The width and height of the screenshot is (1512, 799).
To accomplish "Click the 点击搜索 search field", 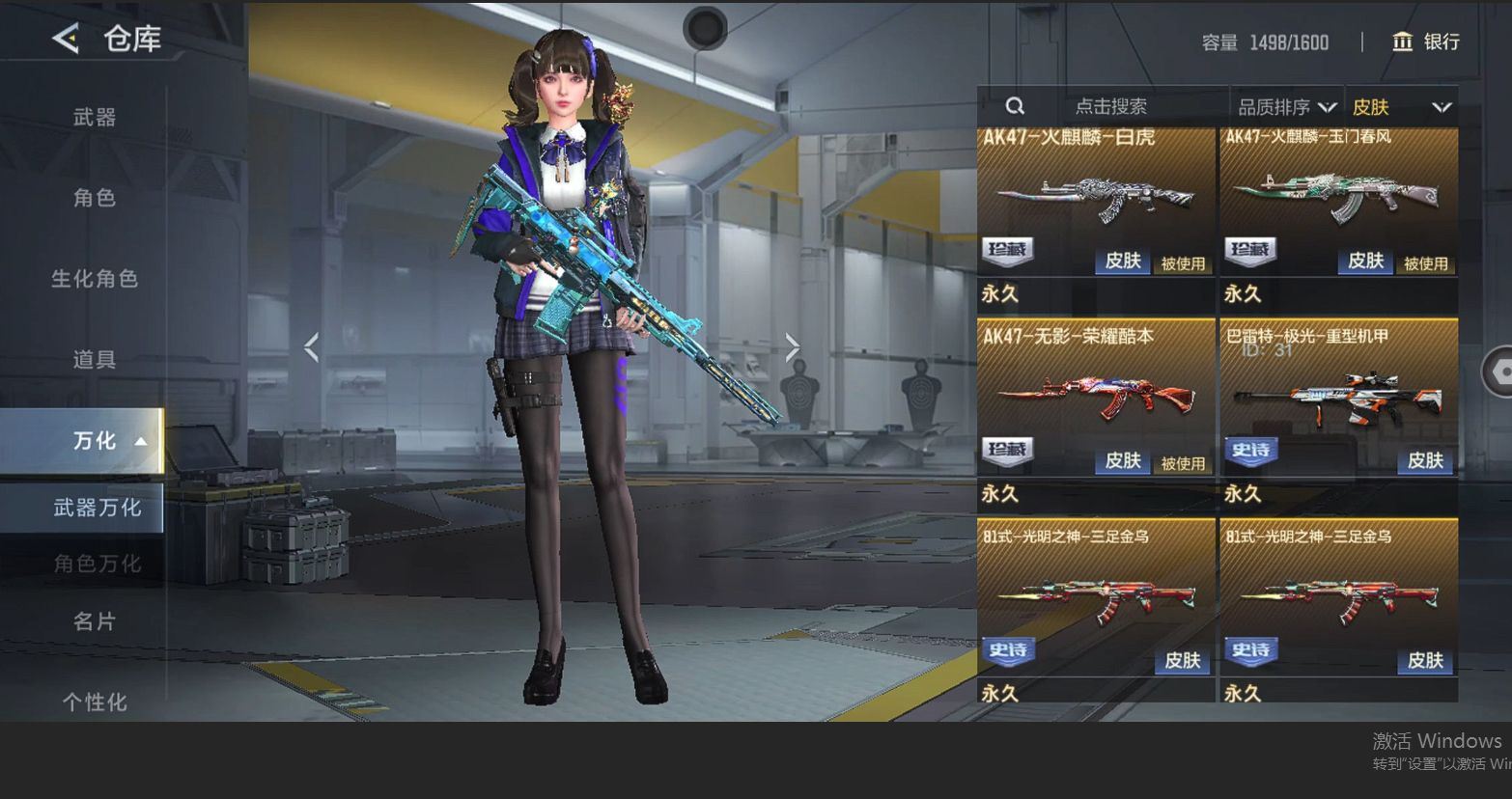I will [1110, 106].
